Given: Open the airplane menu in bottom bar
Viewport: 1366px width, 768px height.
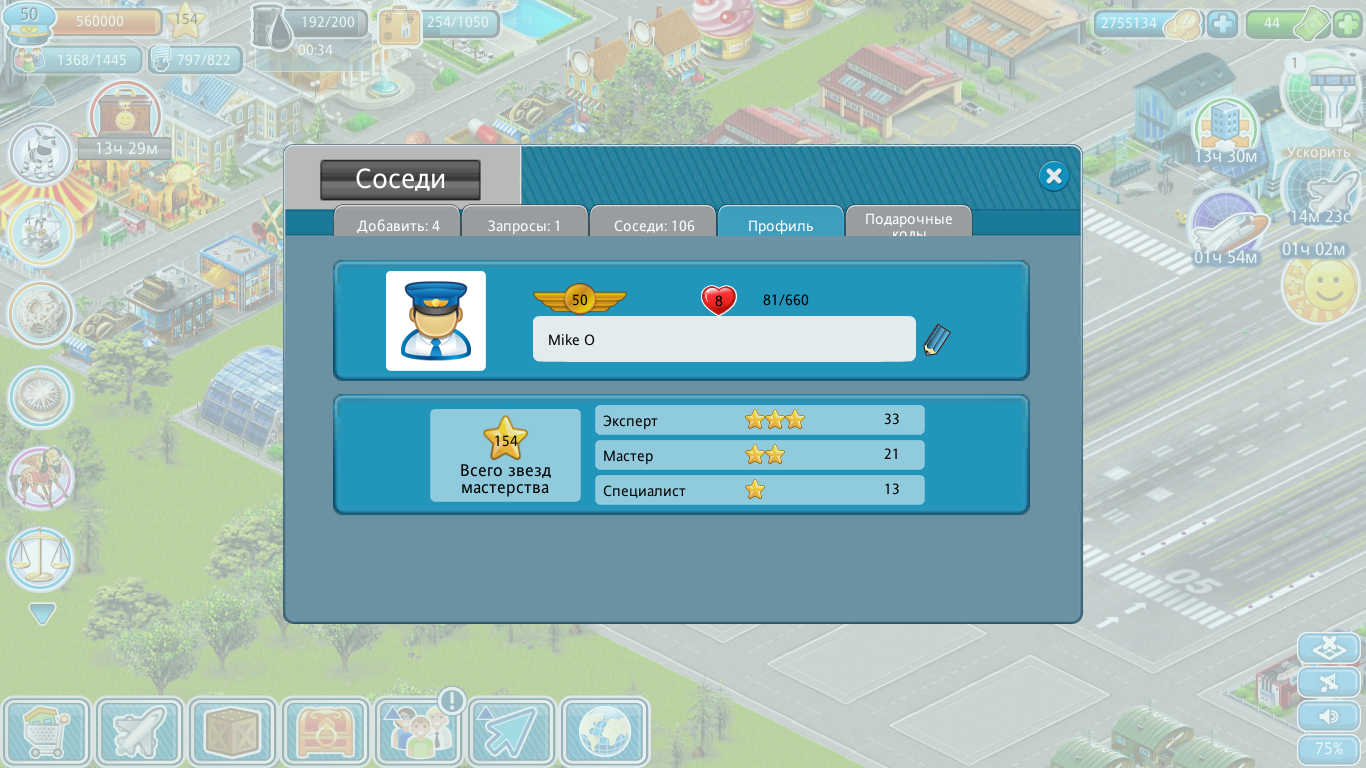Looking at the screenshot, I should (x=139, y=733).
